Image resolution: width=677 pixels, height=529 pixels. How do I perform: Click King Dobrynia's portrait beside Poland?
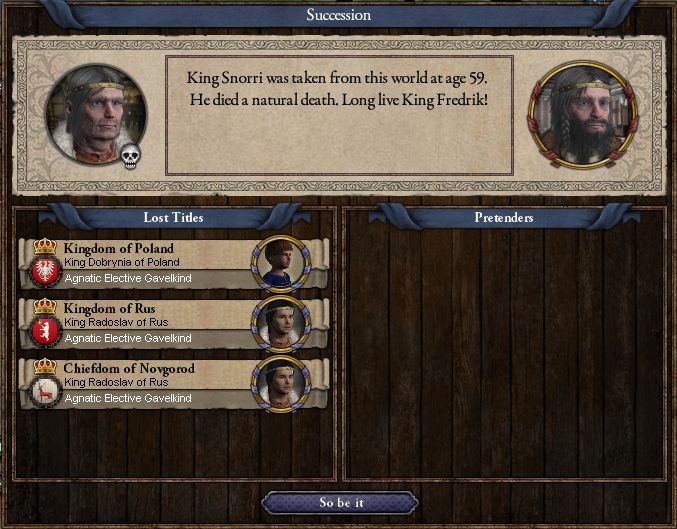coord(281,263)
